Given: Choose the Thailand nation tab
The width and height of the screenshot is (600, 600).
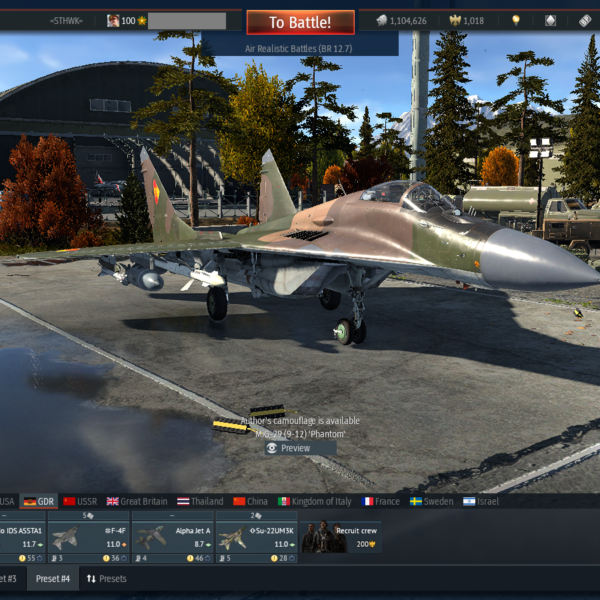Looking at the screenshot, I should tap(200, 501).
